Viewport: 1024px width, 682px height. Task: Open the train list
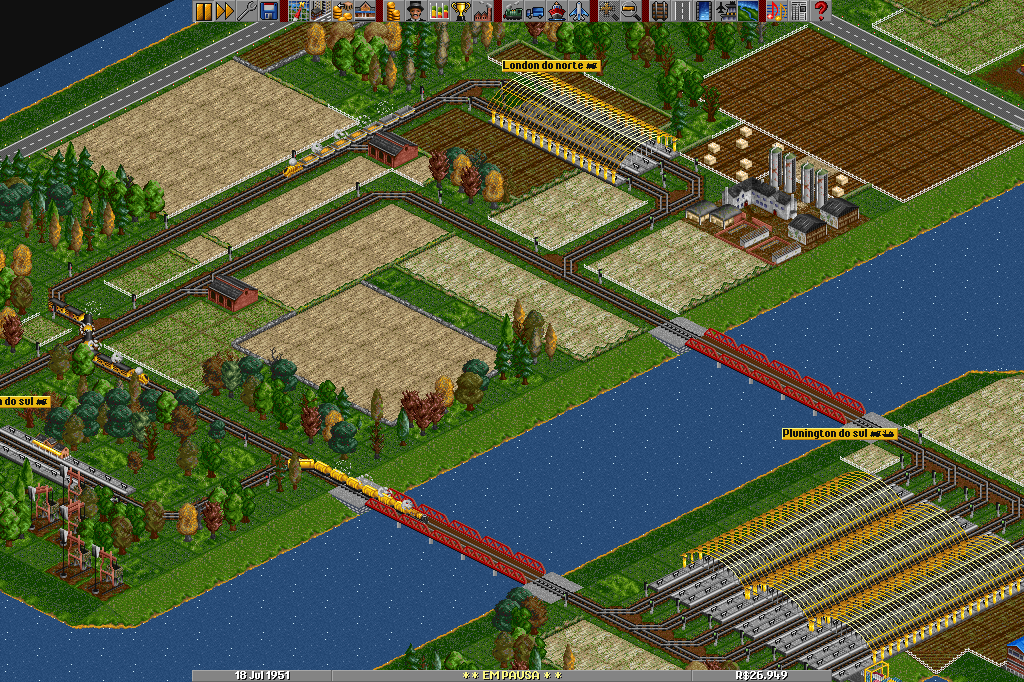click(512, 11)
